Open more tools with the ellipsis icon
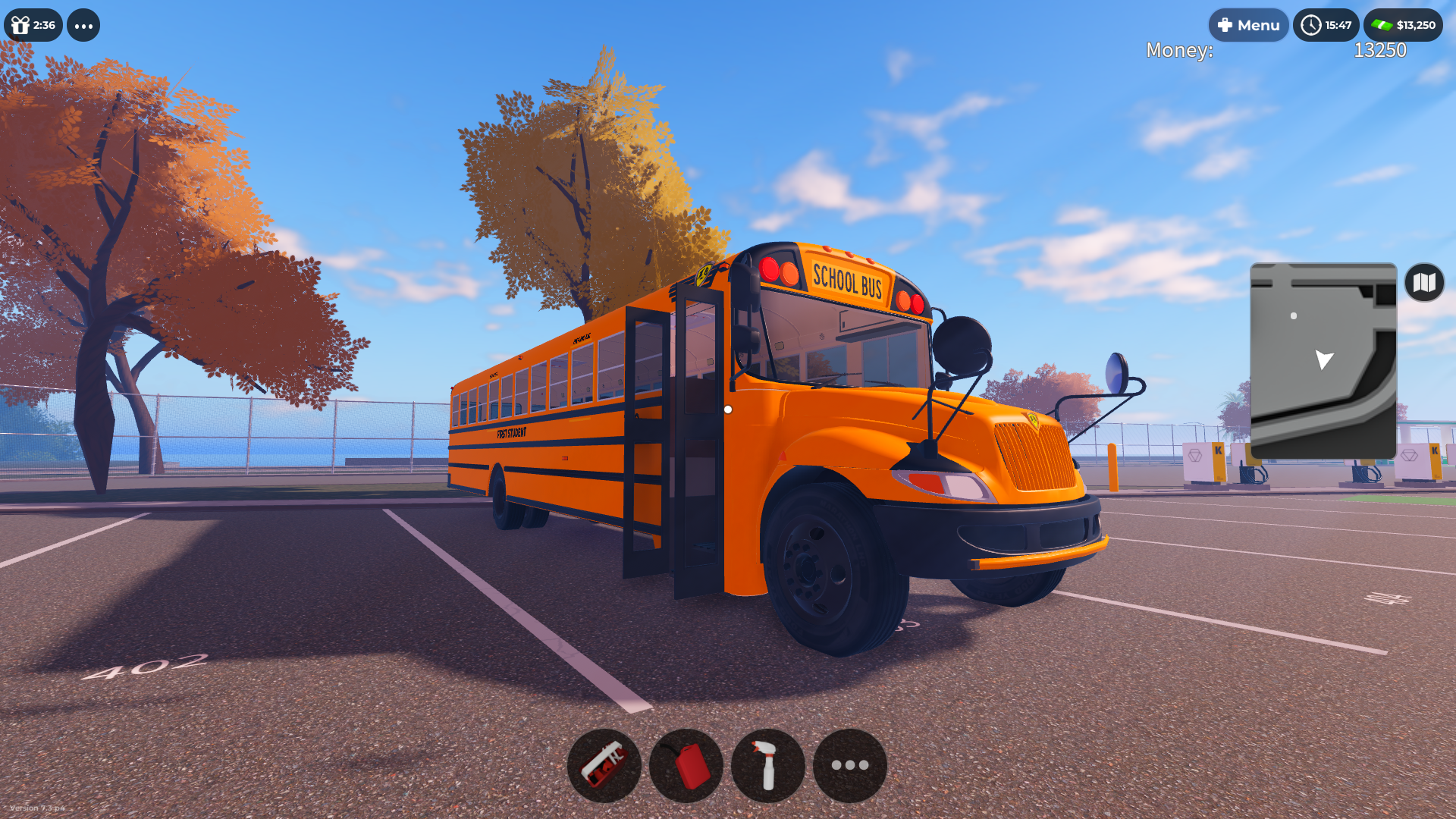 [x=849, y=765]
